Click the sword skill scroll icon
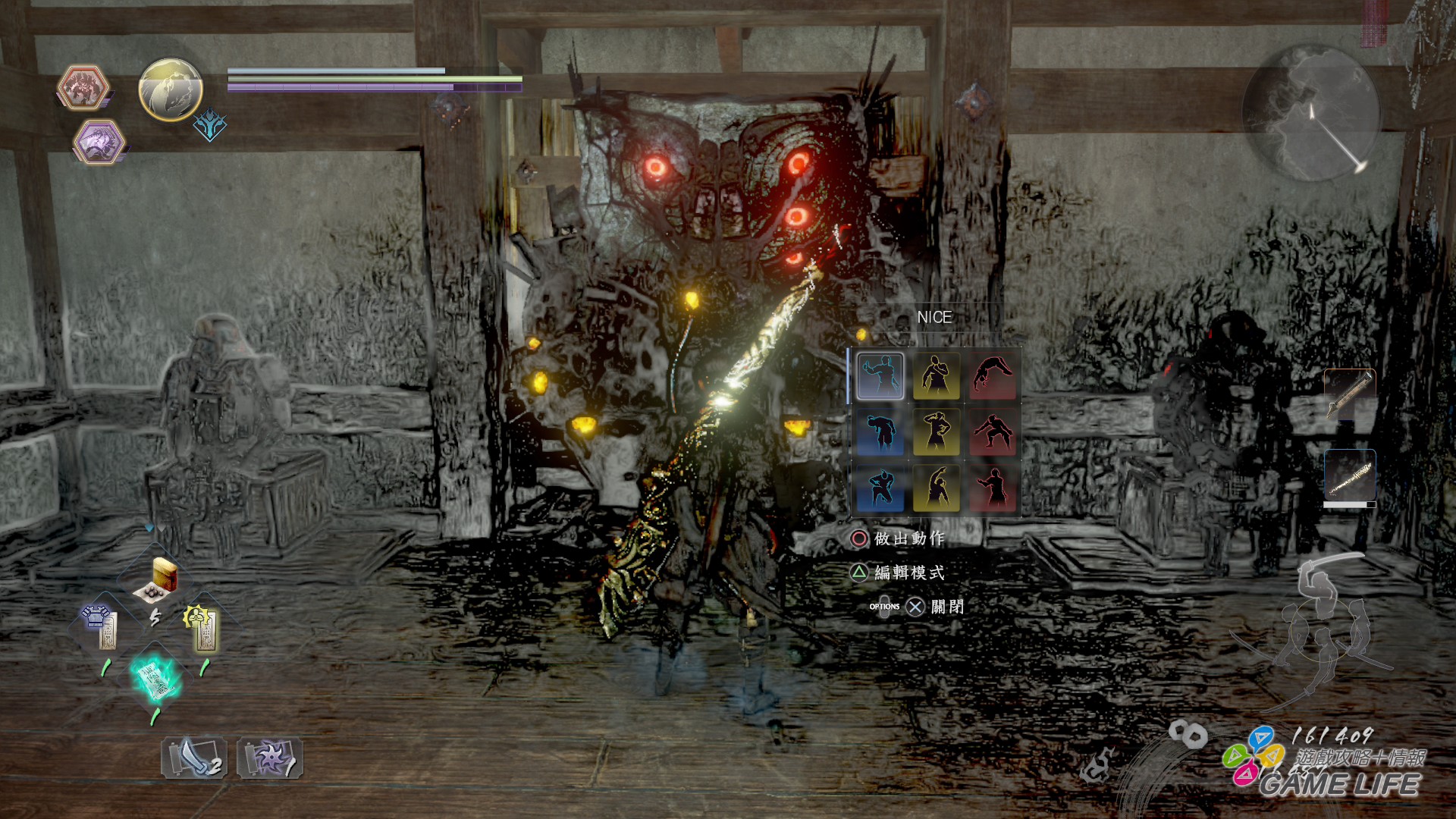Screen dimensions: 1456x819 [193, 758]
